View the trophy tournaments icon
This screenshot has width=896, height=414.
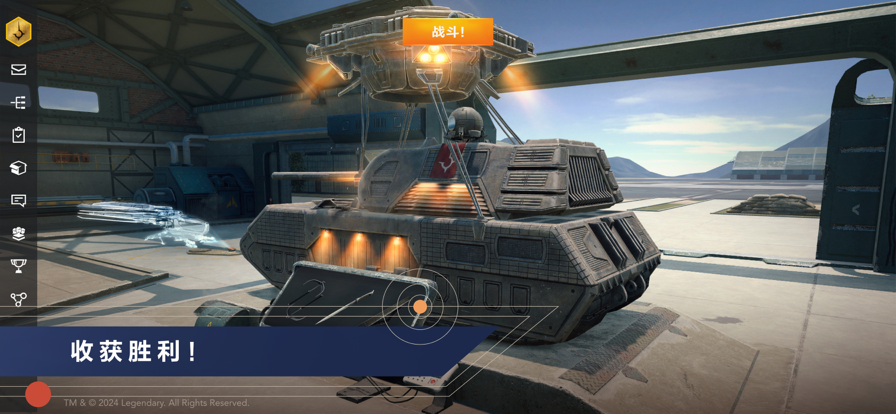point(19,266)
